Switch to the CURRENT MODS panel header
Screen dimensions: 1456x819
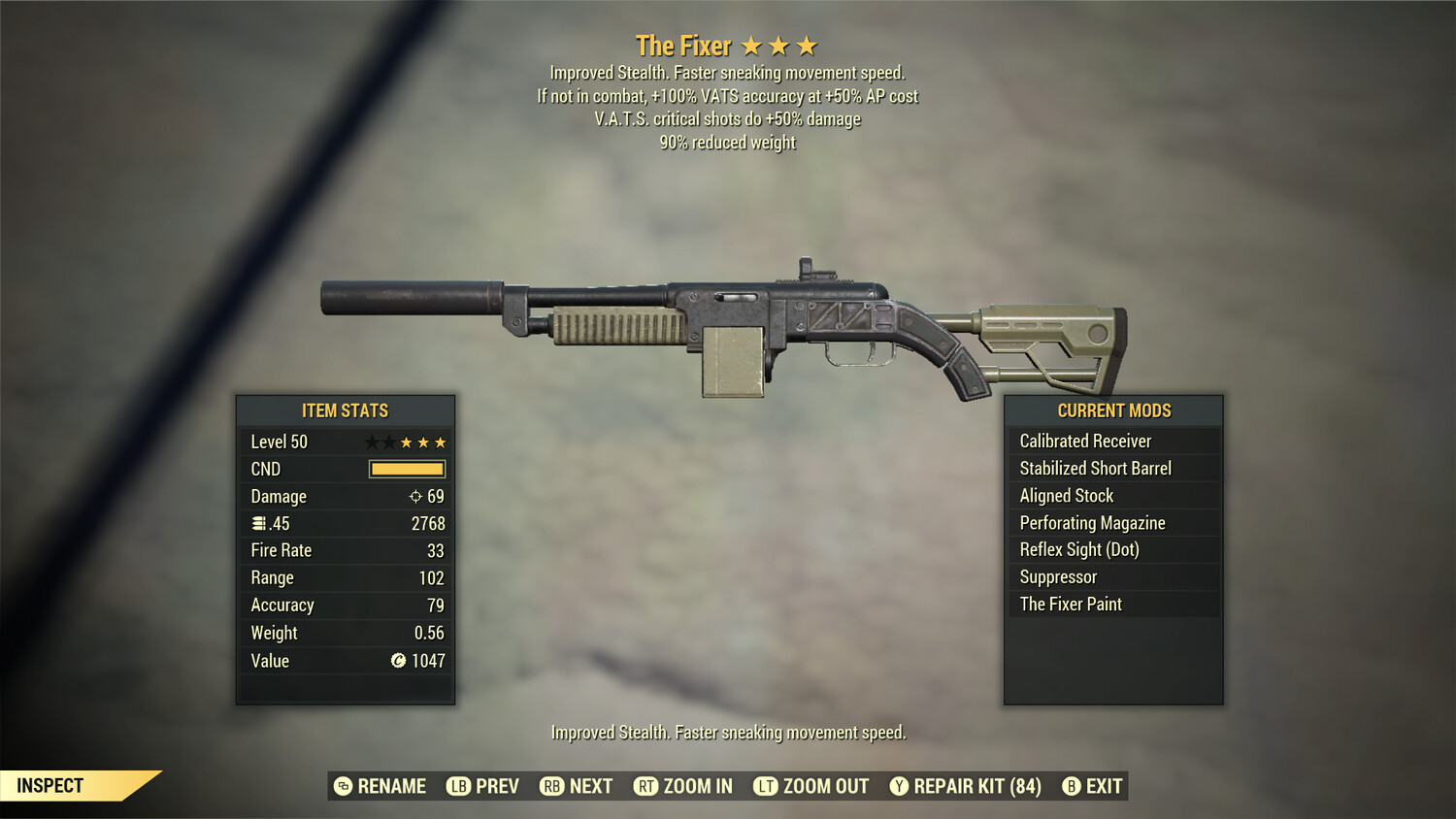(1112, 409)
